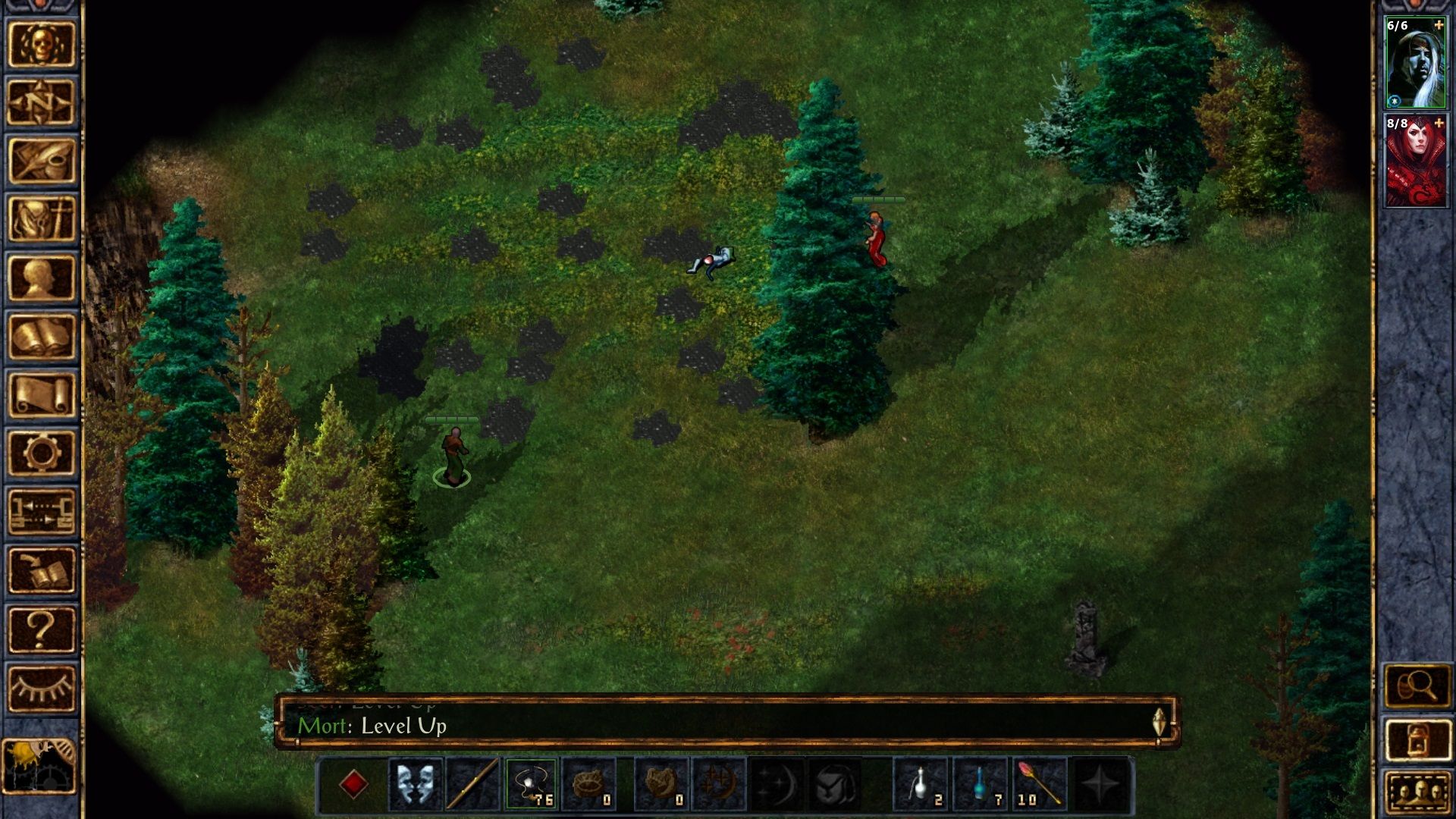Image resolution: width=1456 pixels, height=819 pixels.
Task: Select the whole party with the faces button
Action: tap(1417, 792)
